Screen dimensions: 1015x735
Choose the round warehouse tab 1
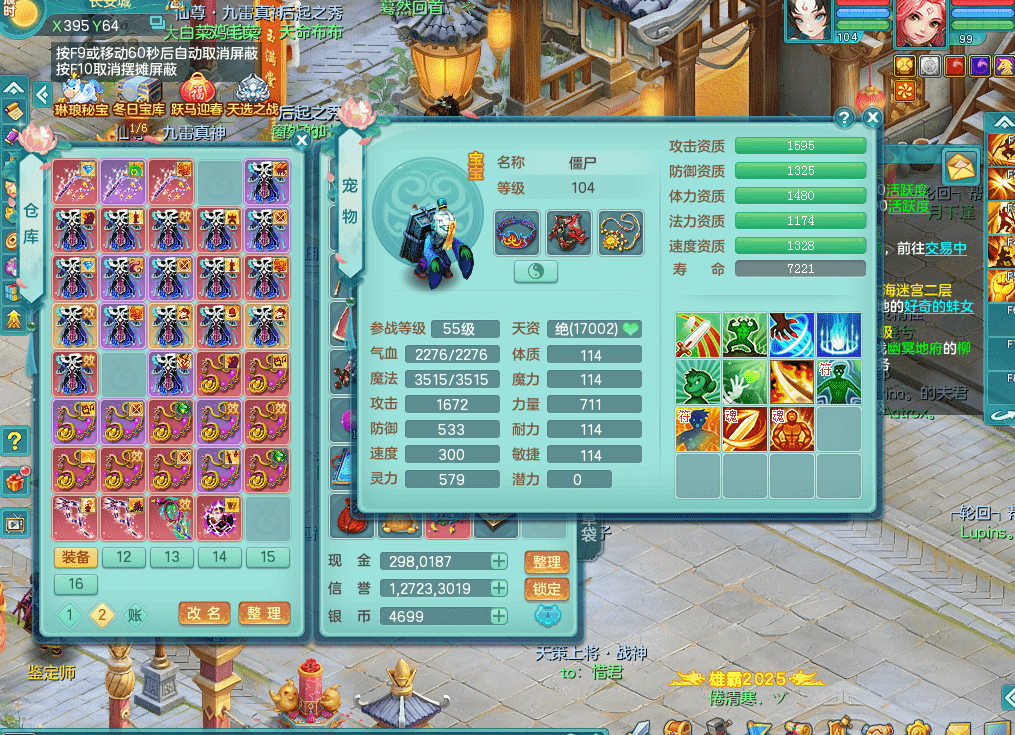pyautogui.click(x=69, y=615)
